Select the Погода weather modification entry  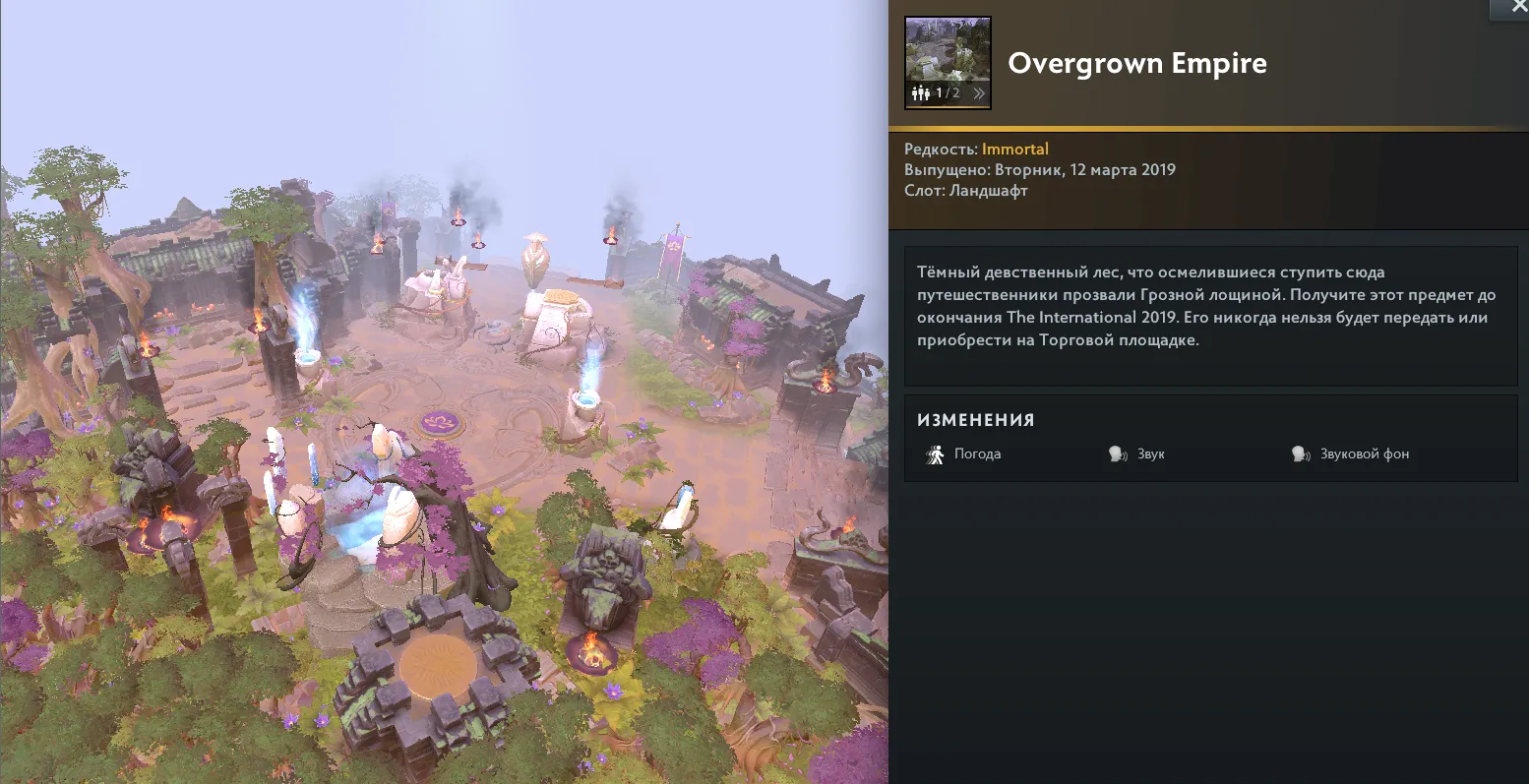click(x=964, y=454)
